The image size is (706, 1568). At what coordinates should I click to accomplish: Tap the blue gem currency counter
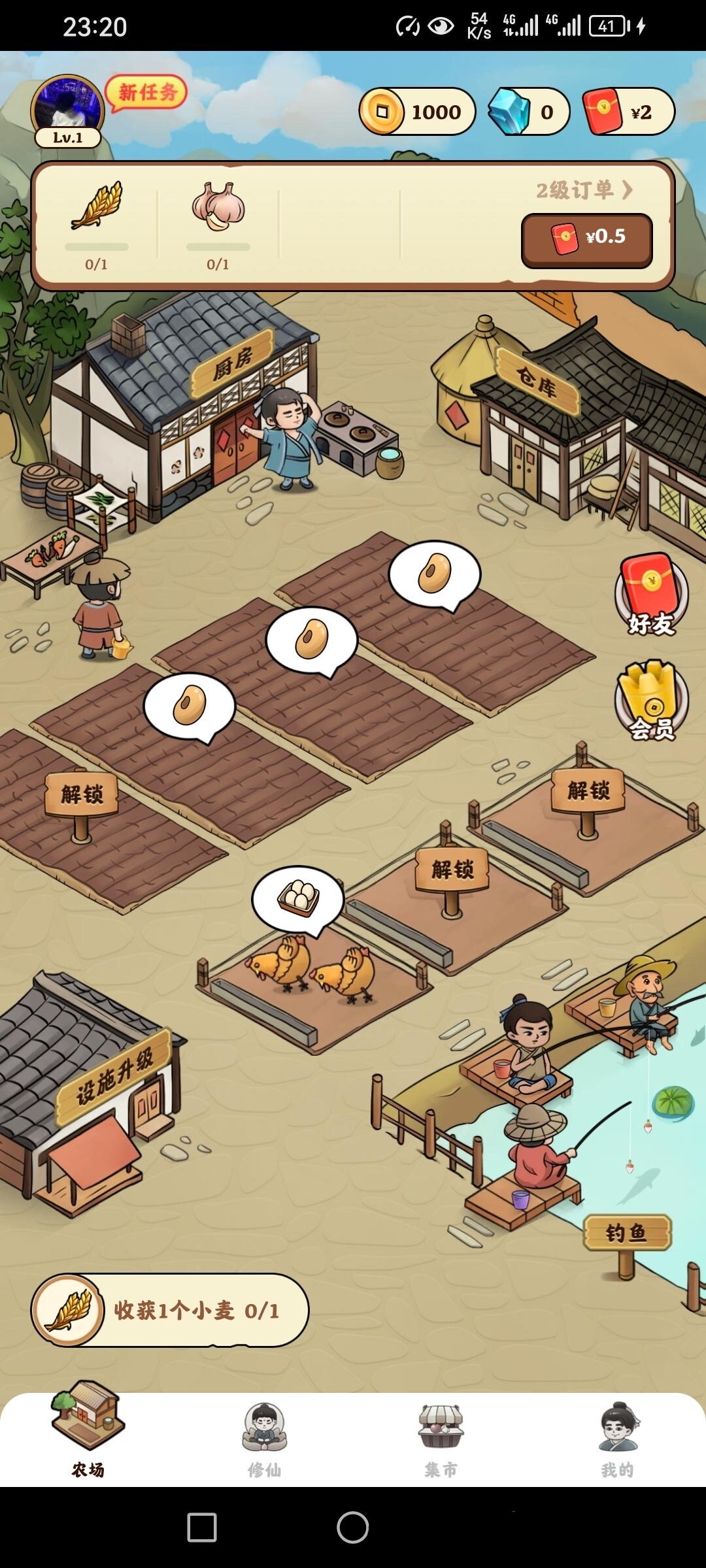pos(529,112)
